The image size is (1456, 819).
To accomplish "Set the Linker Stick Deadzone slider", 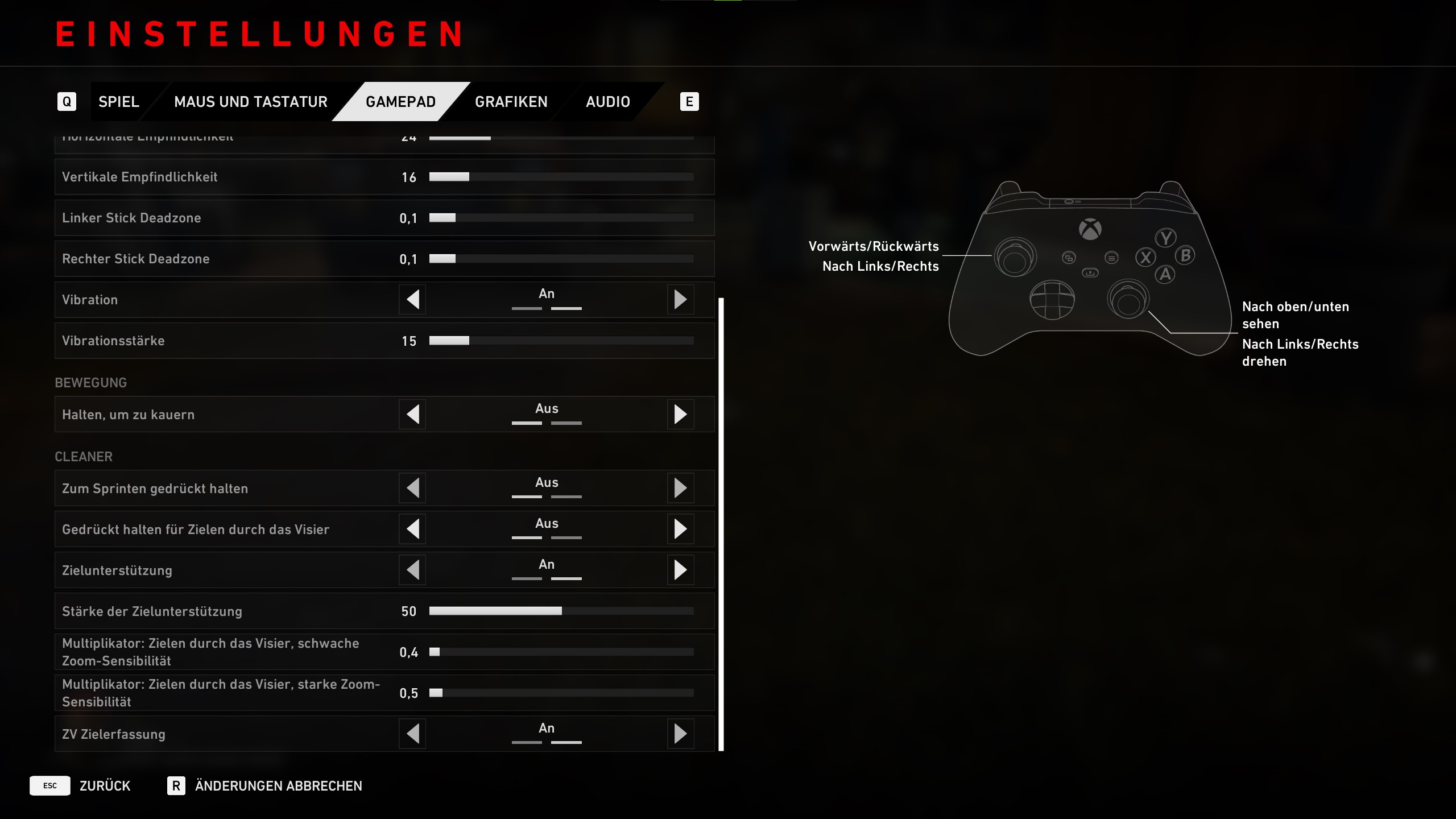I will tap(561, 218).
